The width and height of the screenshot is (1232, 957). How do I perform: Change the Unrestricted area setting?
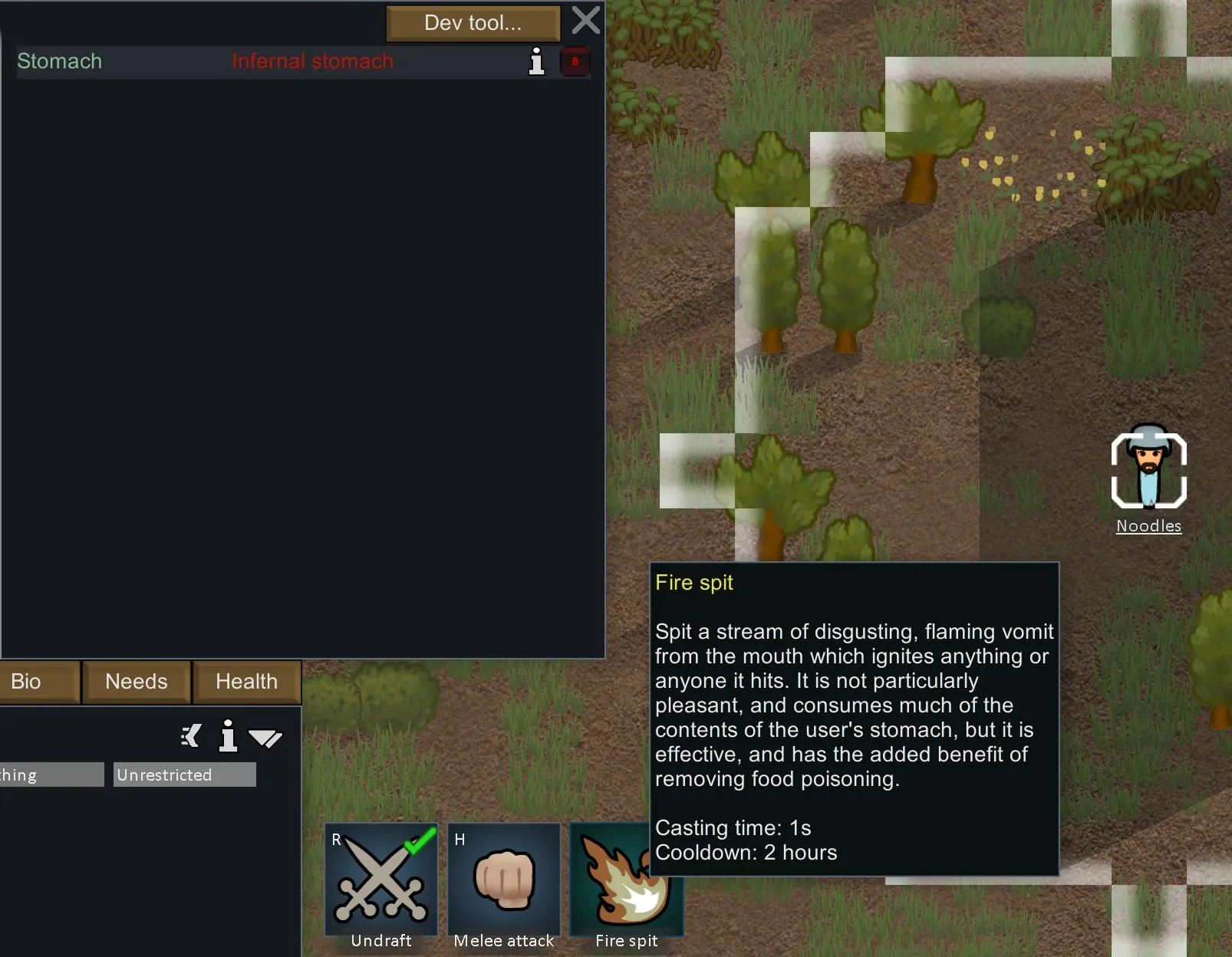tap(184, 774)
